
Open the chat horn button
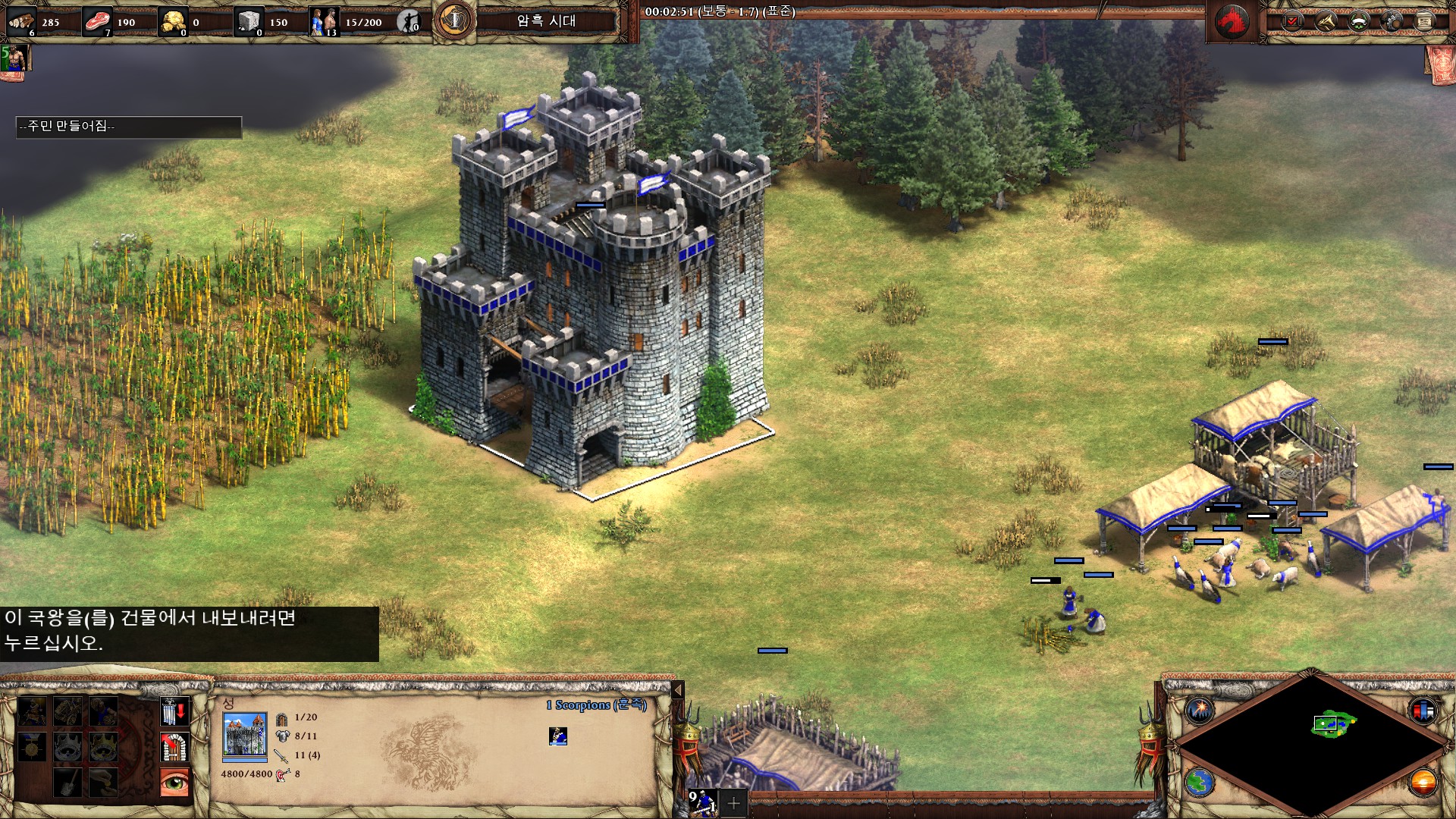1326,21
